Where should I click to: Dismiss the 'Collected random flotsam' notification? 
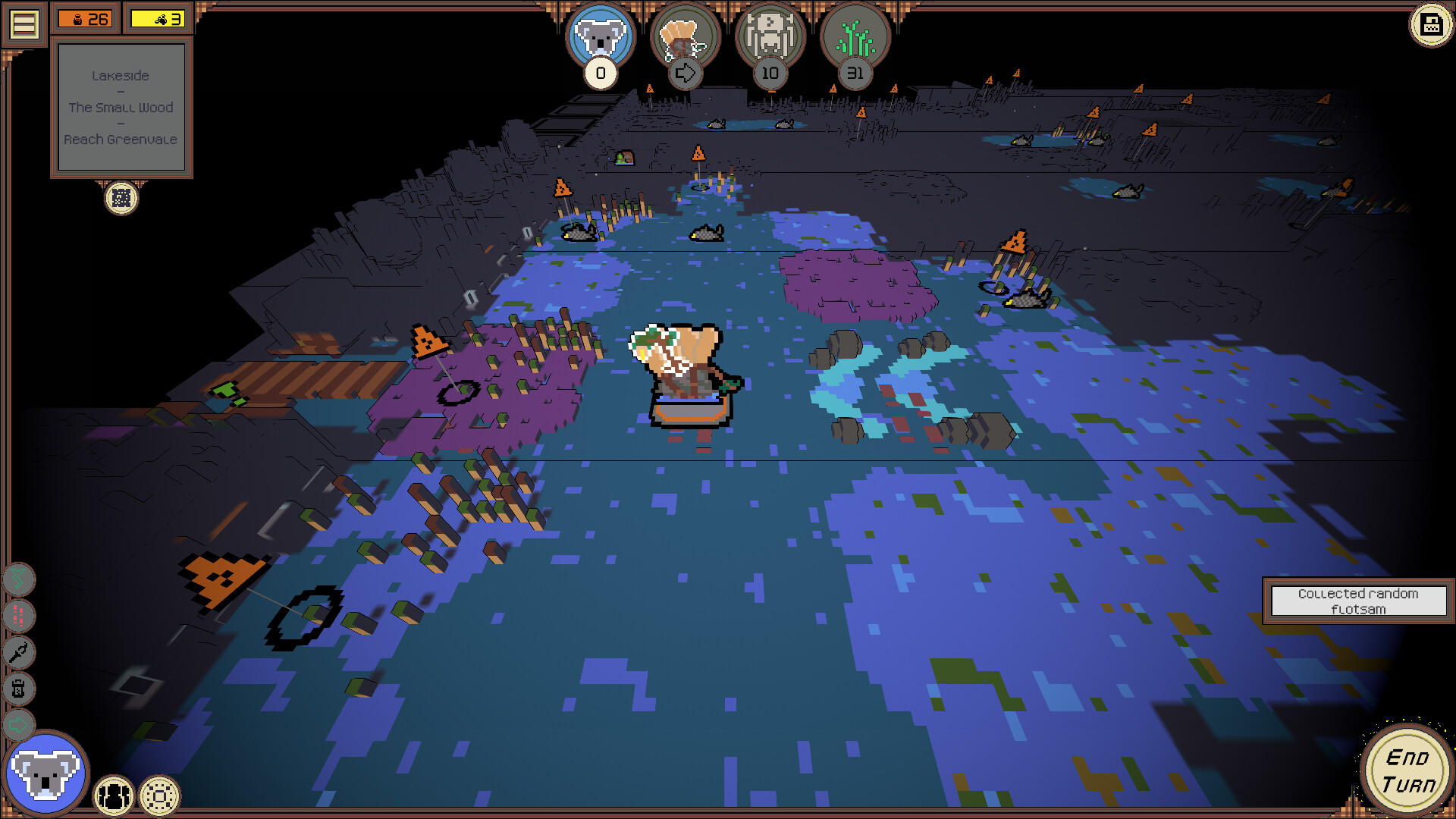[x=1357, y=601]
